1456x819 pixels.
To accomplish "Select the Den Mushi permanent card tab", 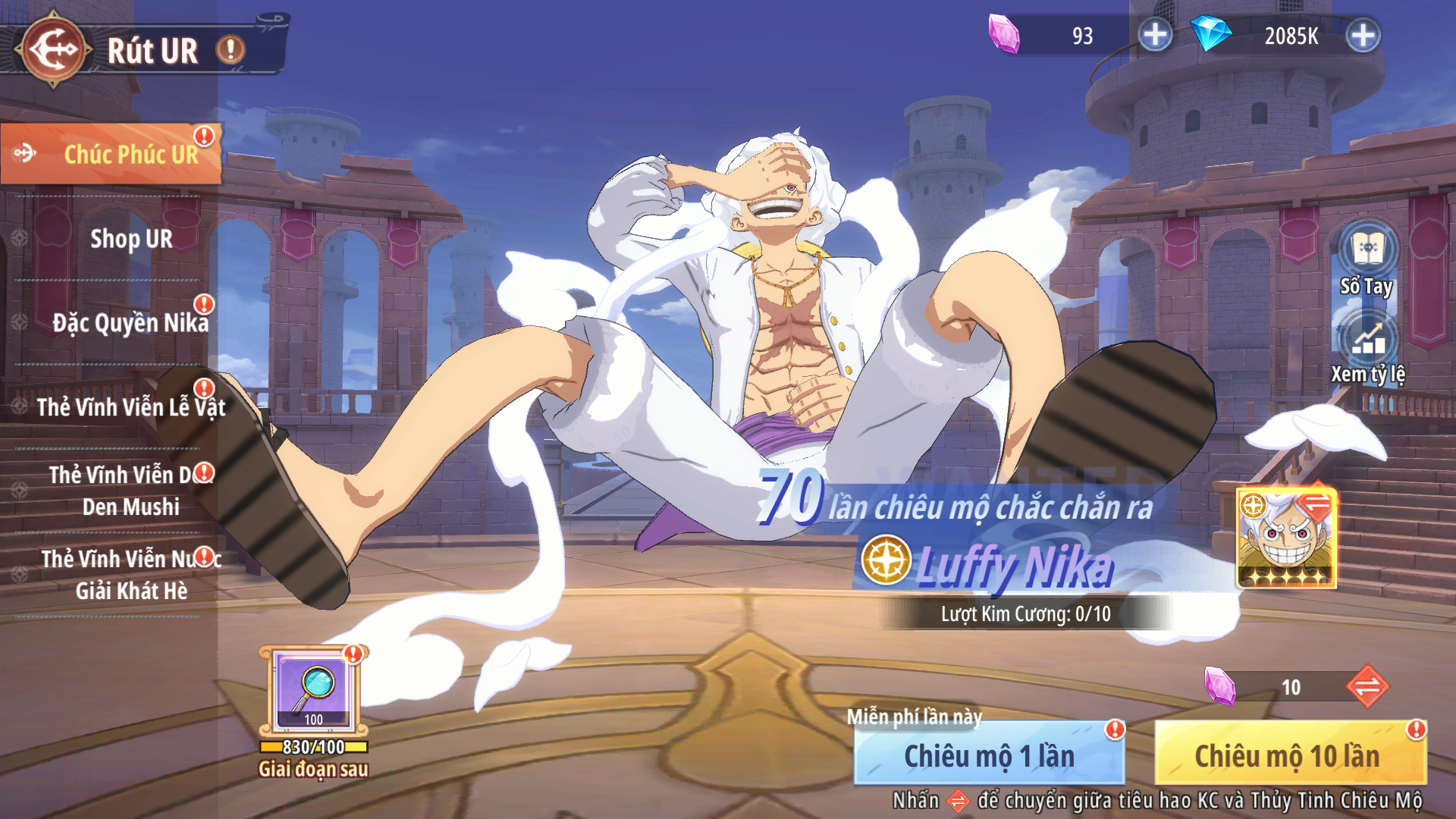I will 130,491.
